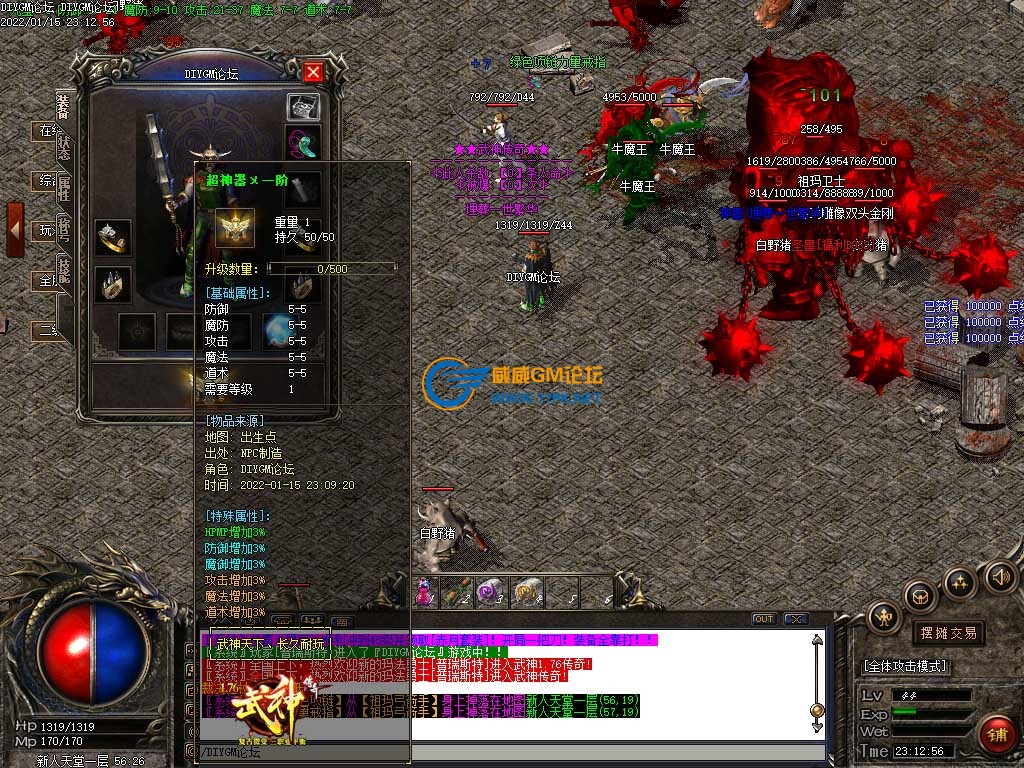Select the left-side ring equipment slot
The image size is (1024, 768).
113,237
